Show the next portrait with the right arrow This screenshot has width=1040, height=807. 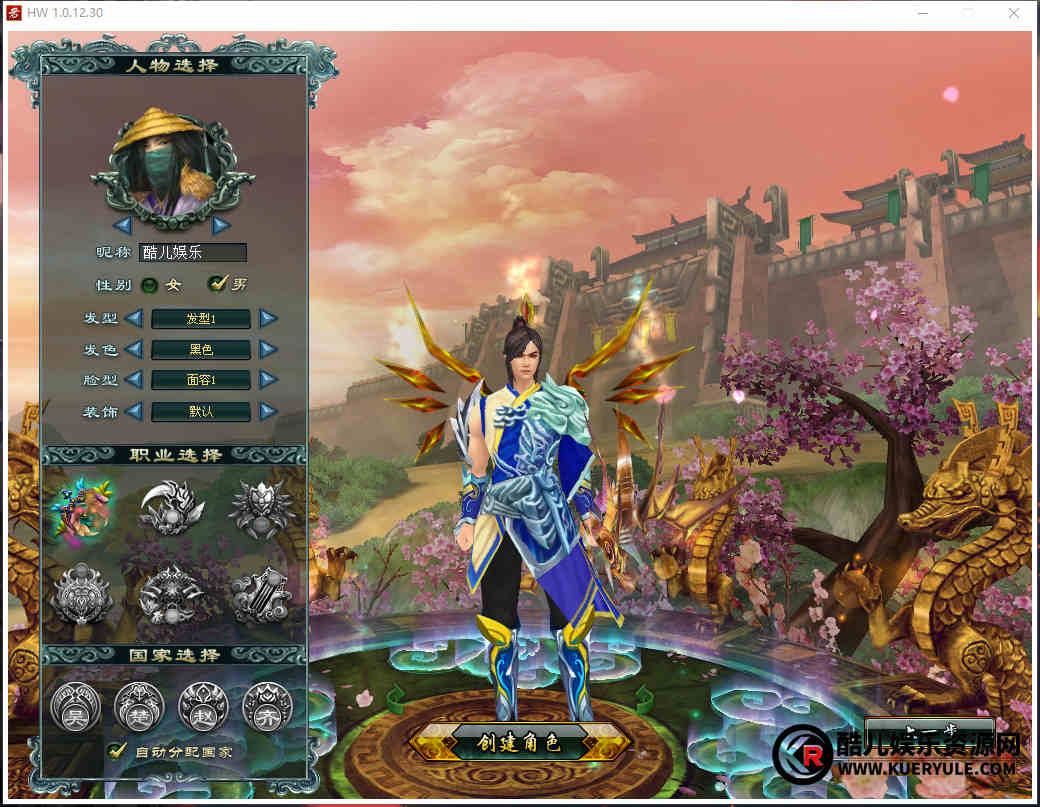coord(221,225)
